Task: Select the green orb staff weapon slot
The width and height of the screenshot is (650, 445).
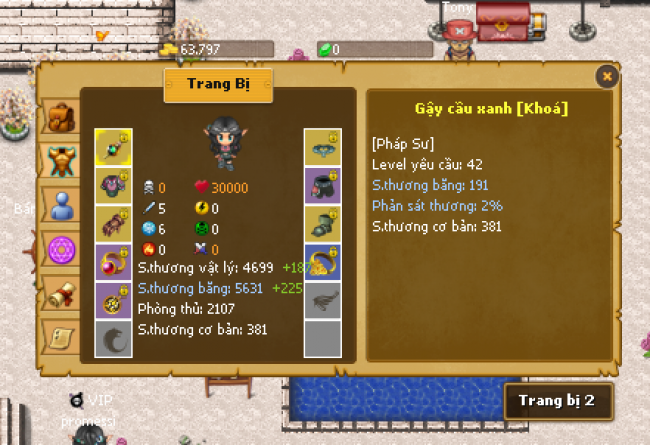Action: coord(113,148)
